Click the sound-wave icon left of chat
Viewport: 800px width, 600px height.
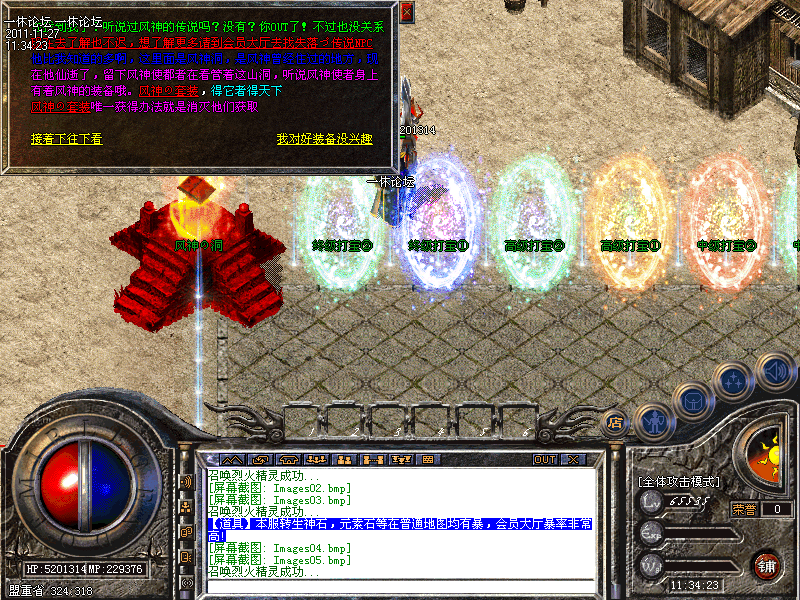coord(186,482)
